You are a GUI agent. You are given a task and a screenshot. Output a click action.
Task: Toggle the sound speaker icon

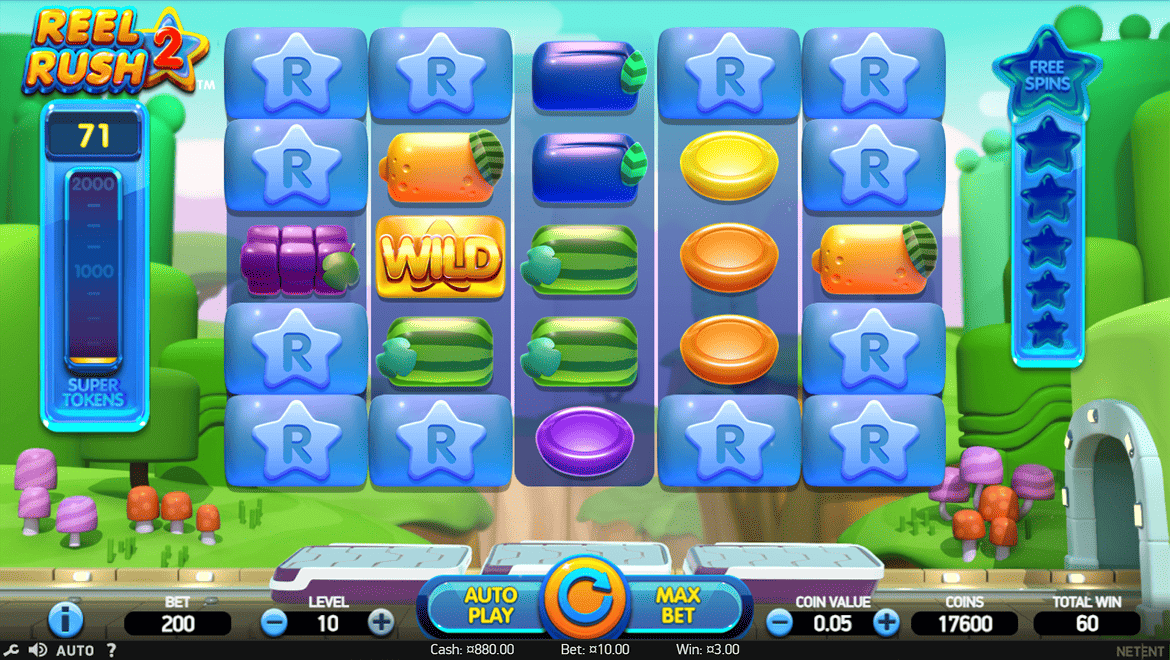point(37,650)
